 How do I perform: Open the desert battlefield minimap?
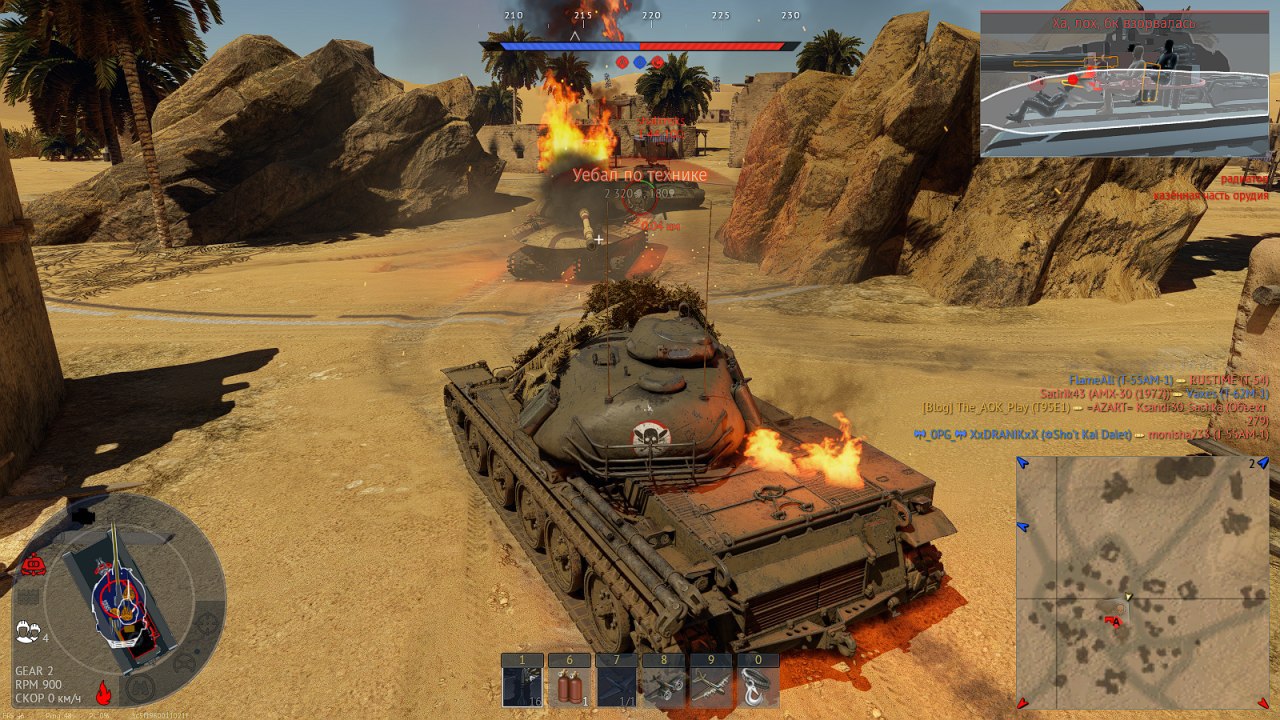coord(1142,583)
